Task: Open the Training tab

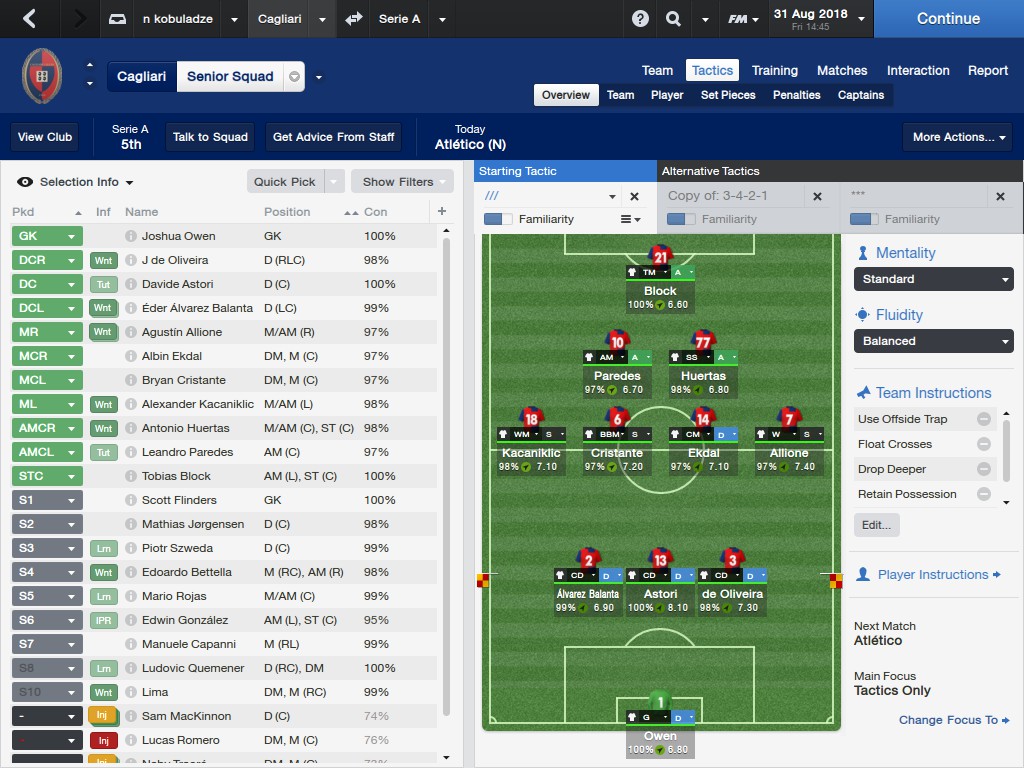Action: 774,70
